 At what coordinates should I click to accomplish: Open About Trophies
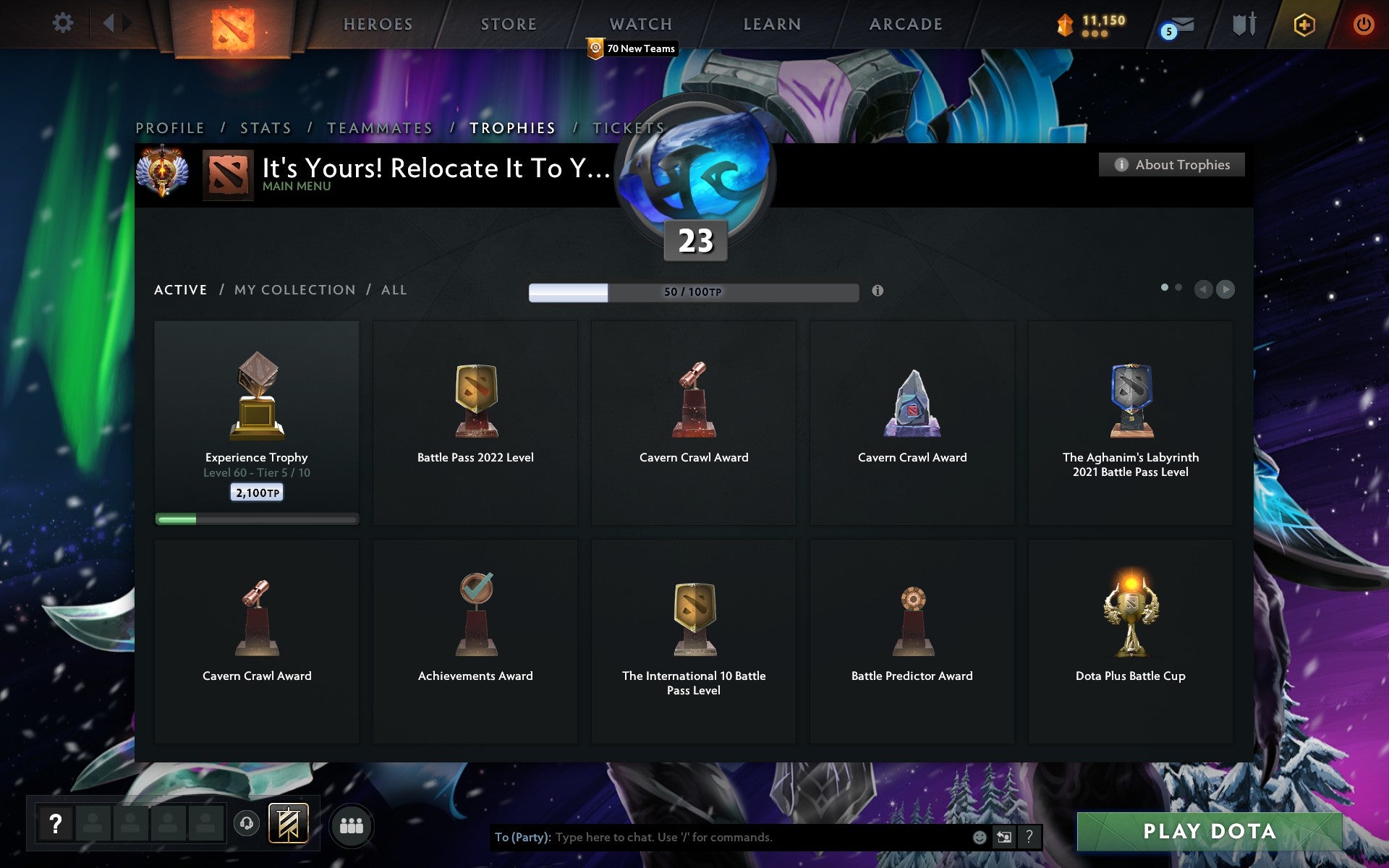pos(1171,164)
